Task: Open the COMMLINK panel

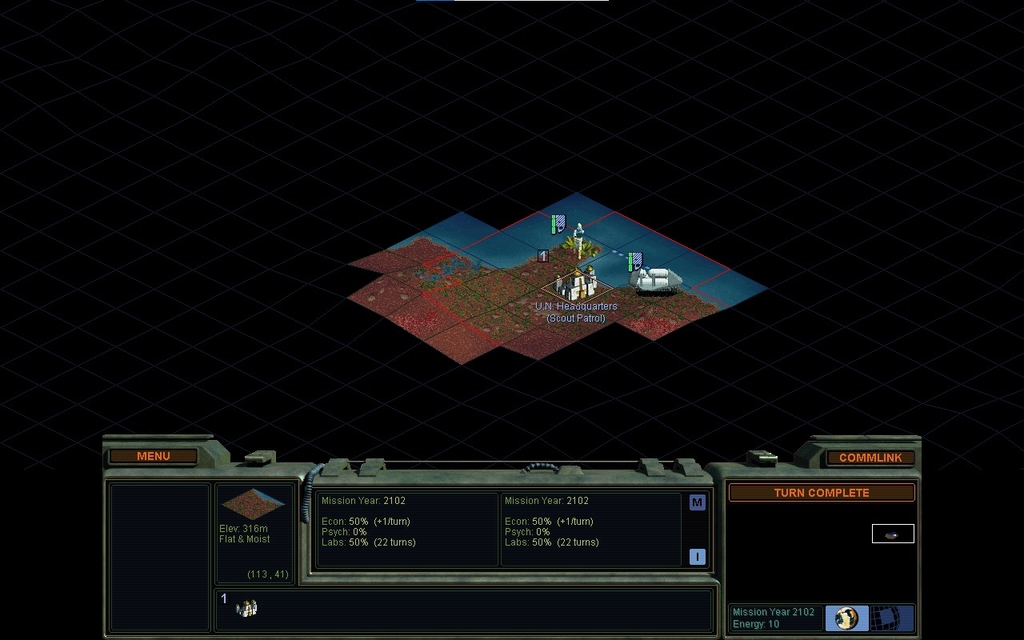Action: 870,457
